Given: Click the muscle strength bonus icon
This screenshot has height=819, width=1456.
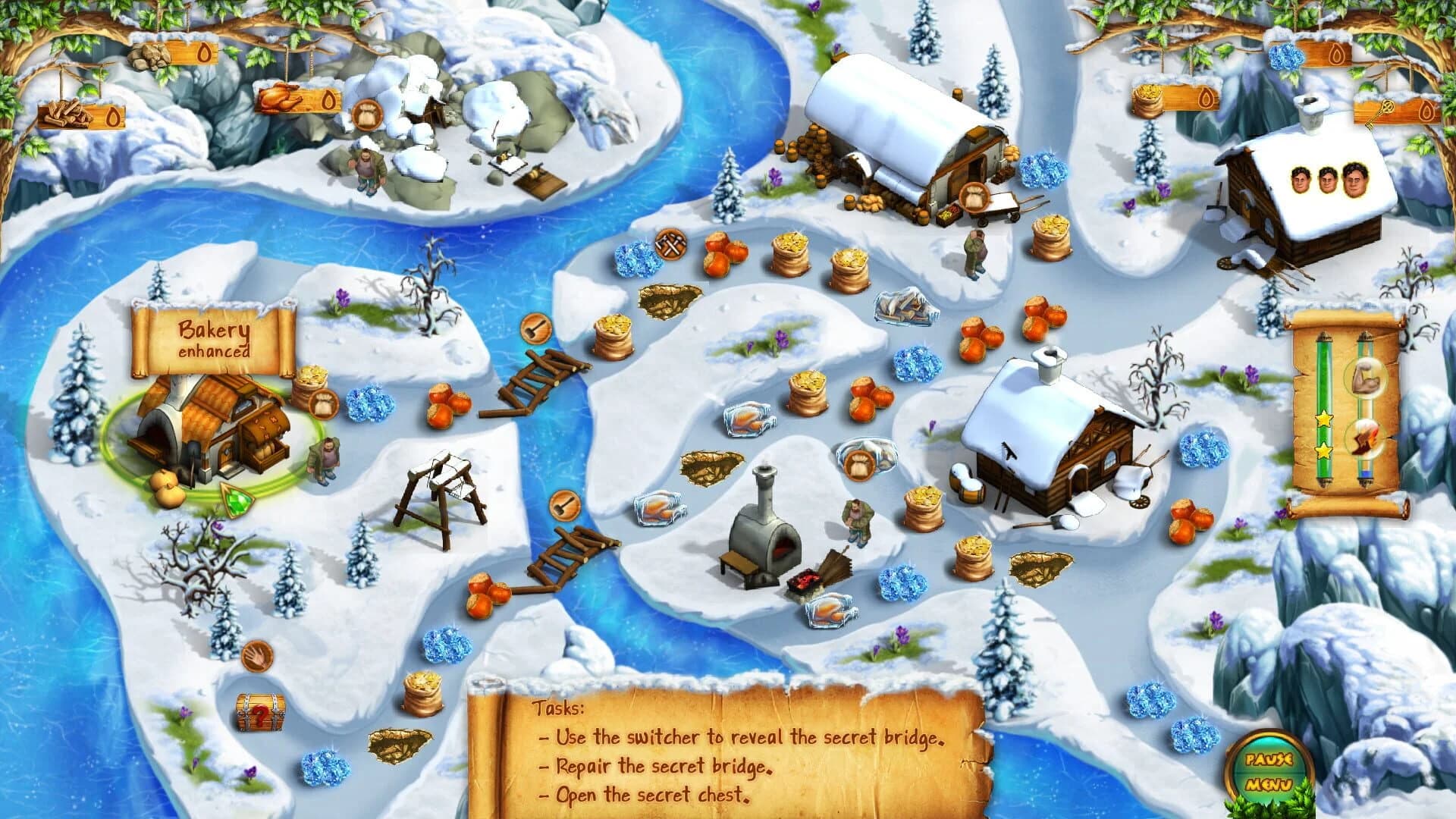Looking at the screenshot, I should 1367,378.
